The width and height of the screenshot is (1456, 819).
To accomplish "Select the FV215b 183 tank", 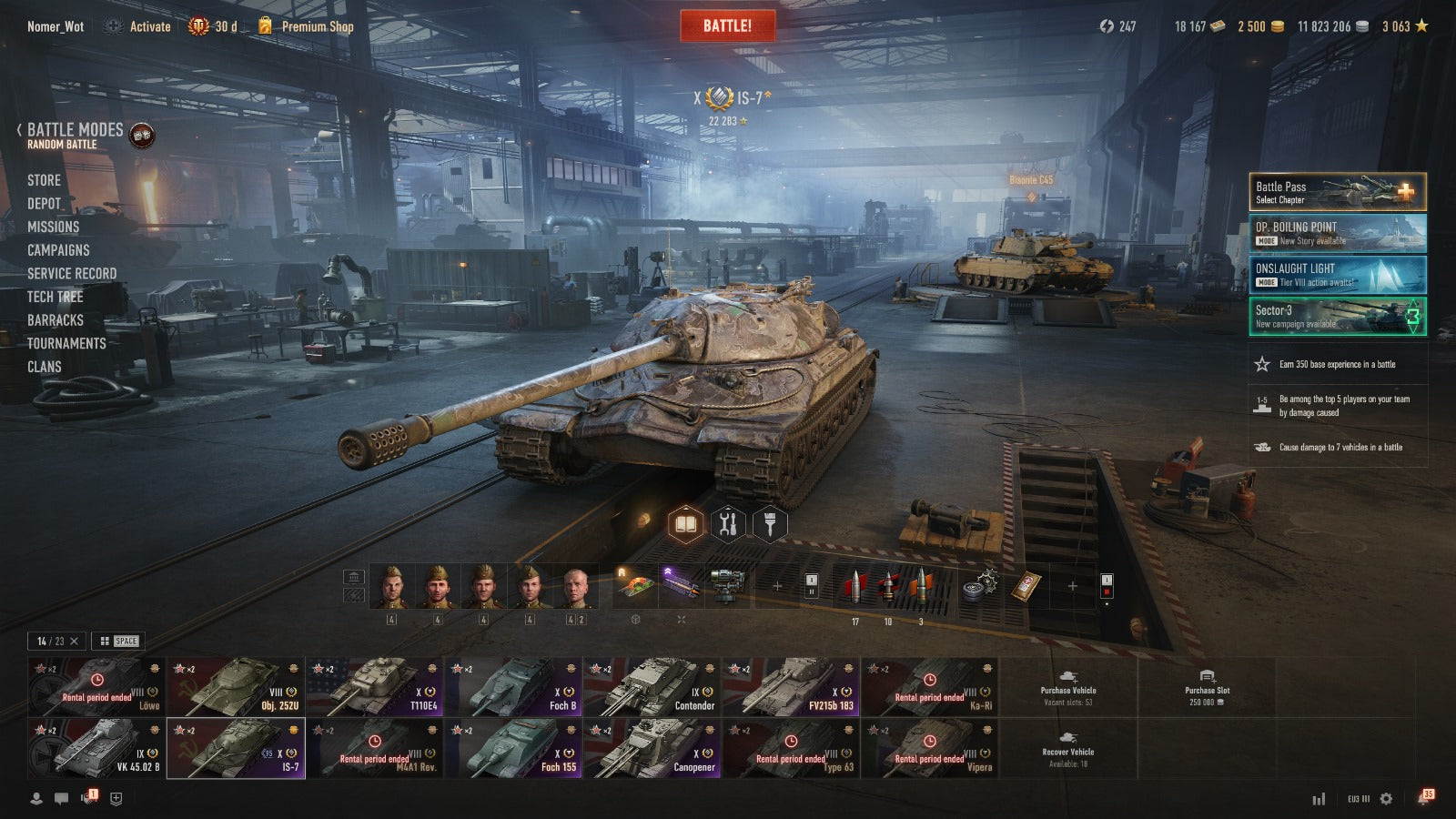I will [790, 687].
